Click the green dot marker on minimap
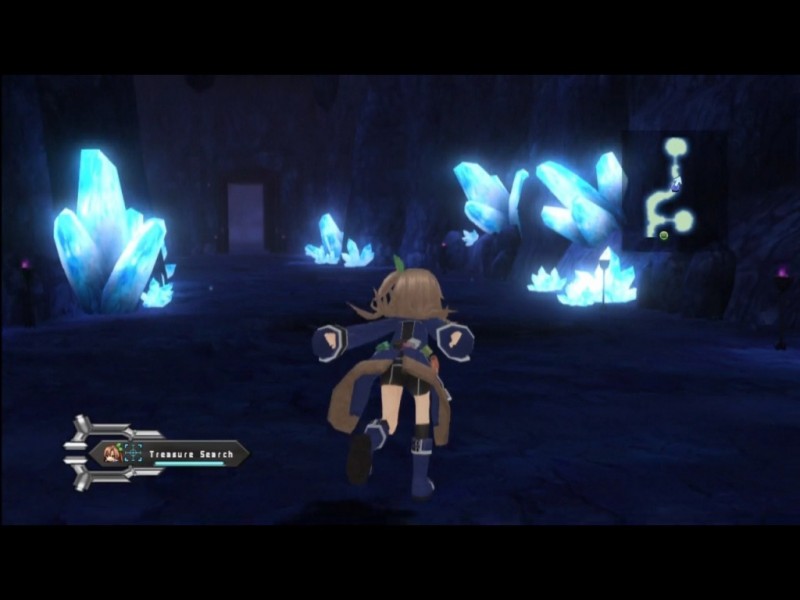Viewport: 800px width, 600px height. 663,234
